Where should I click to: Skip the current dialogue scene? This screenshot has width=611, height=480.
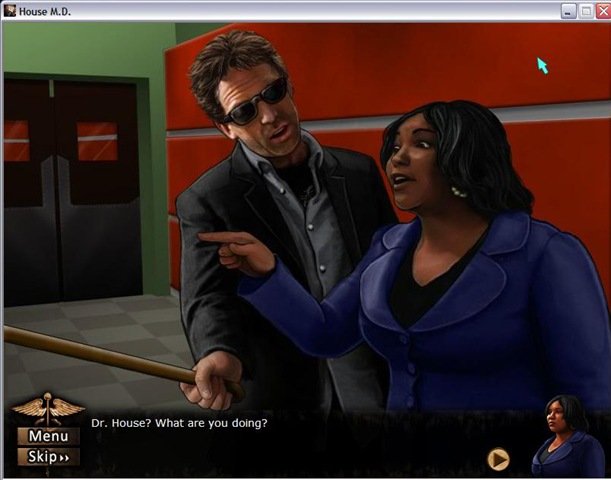(47, 457)
